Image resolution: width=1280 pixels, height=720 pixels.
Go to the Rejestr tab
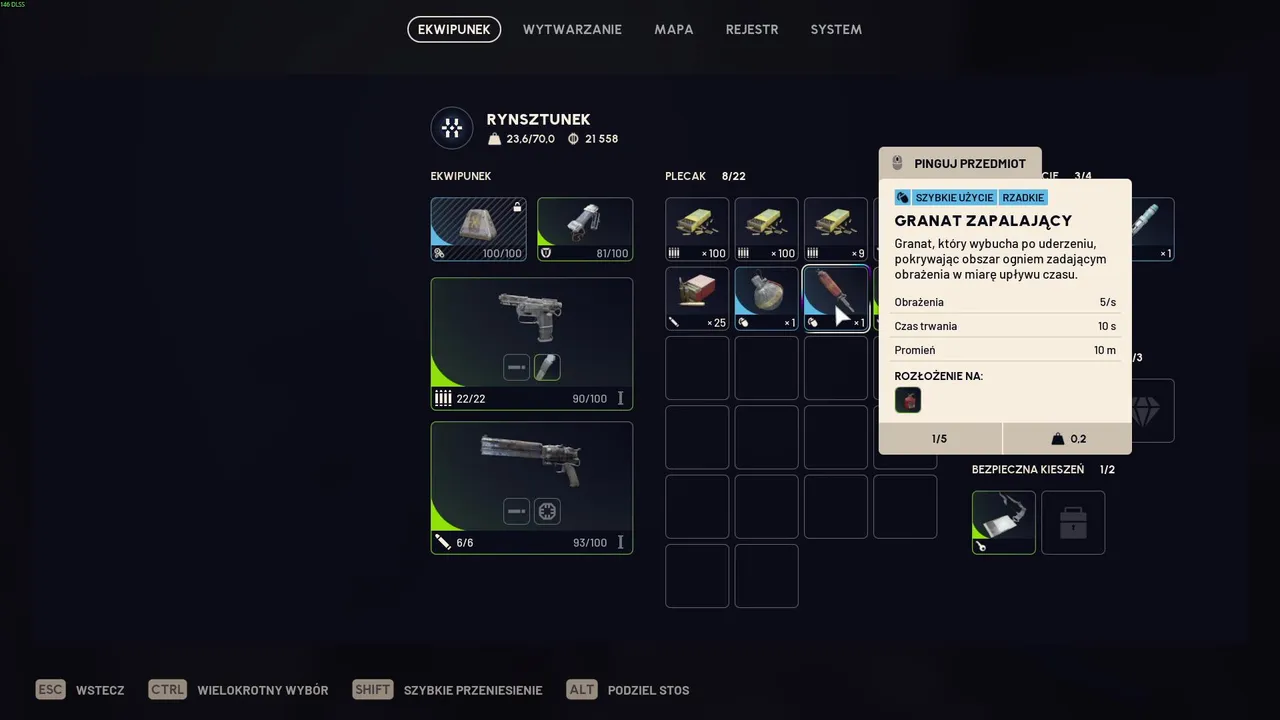tap(752, 30)
